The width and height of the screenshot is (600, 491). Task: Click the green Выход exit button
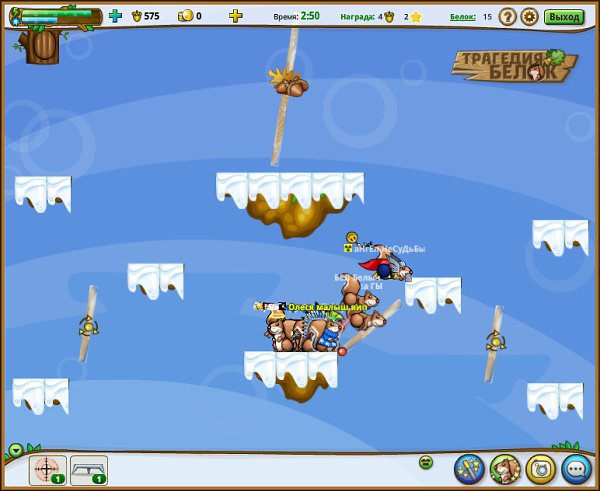click(x=564, y=16)
